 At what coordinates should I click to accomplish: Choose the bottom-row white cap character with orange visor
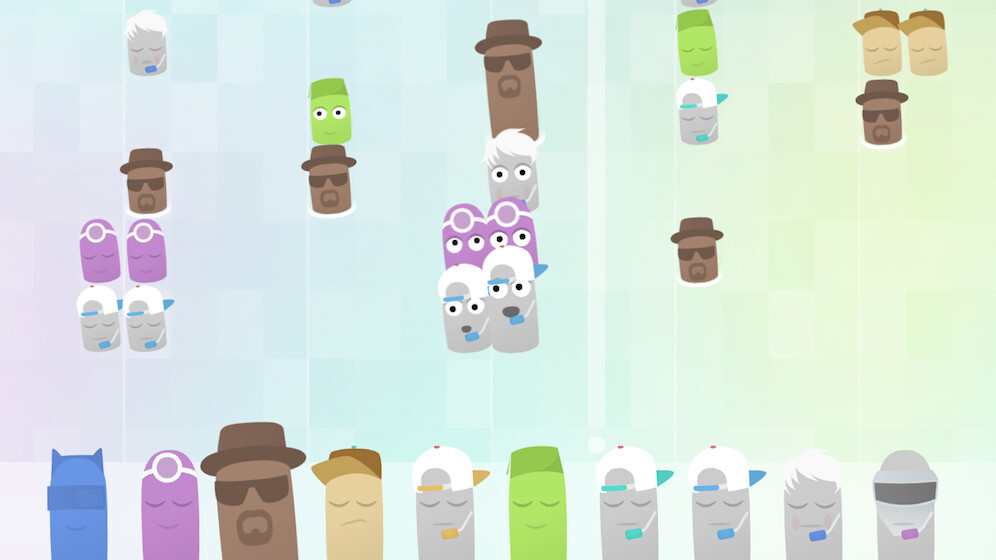click(444, 506)
